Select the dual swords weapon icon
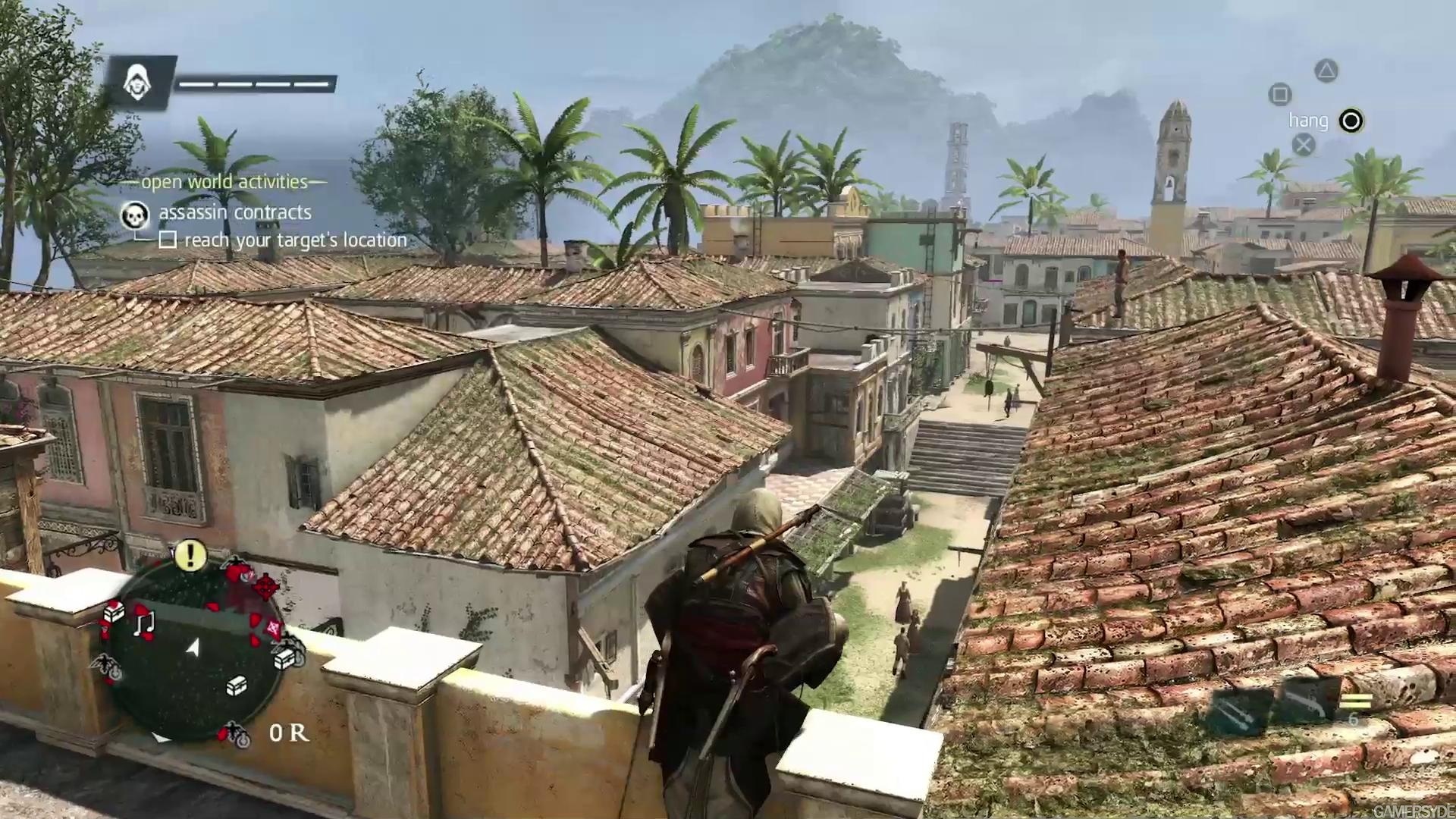1456x819 pixels. click(x=1238, y=711)
